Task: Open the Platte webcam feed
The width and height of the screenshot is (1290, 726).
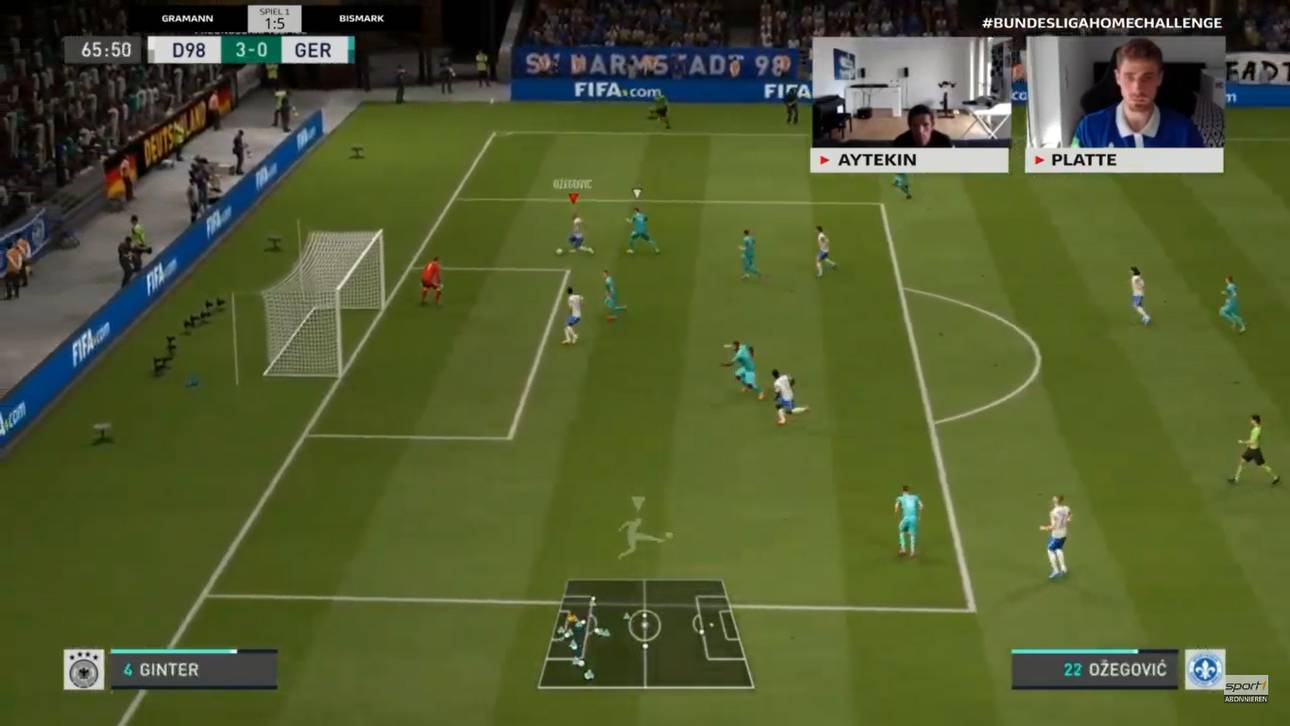Action: tap(1124, 93)
